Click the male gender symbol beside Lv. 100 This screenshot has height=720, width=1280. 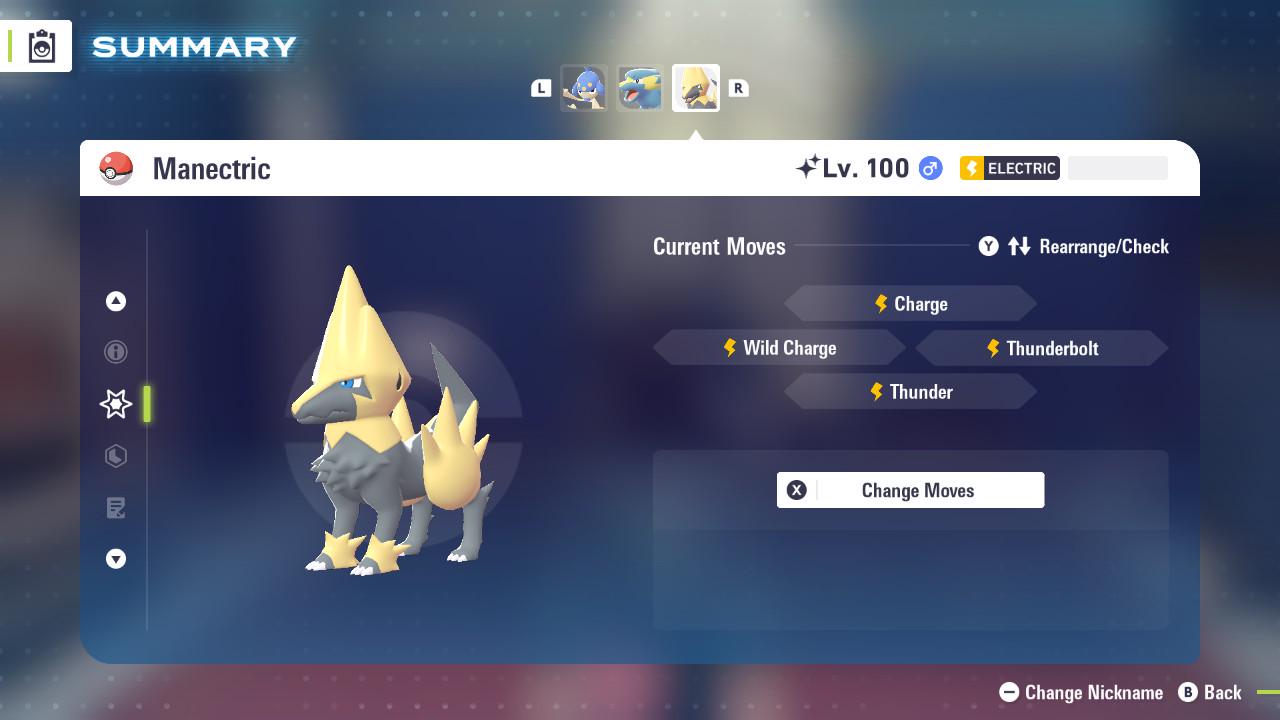[x=928, y=168]
